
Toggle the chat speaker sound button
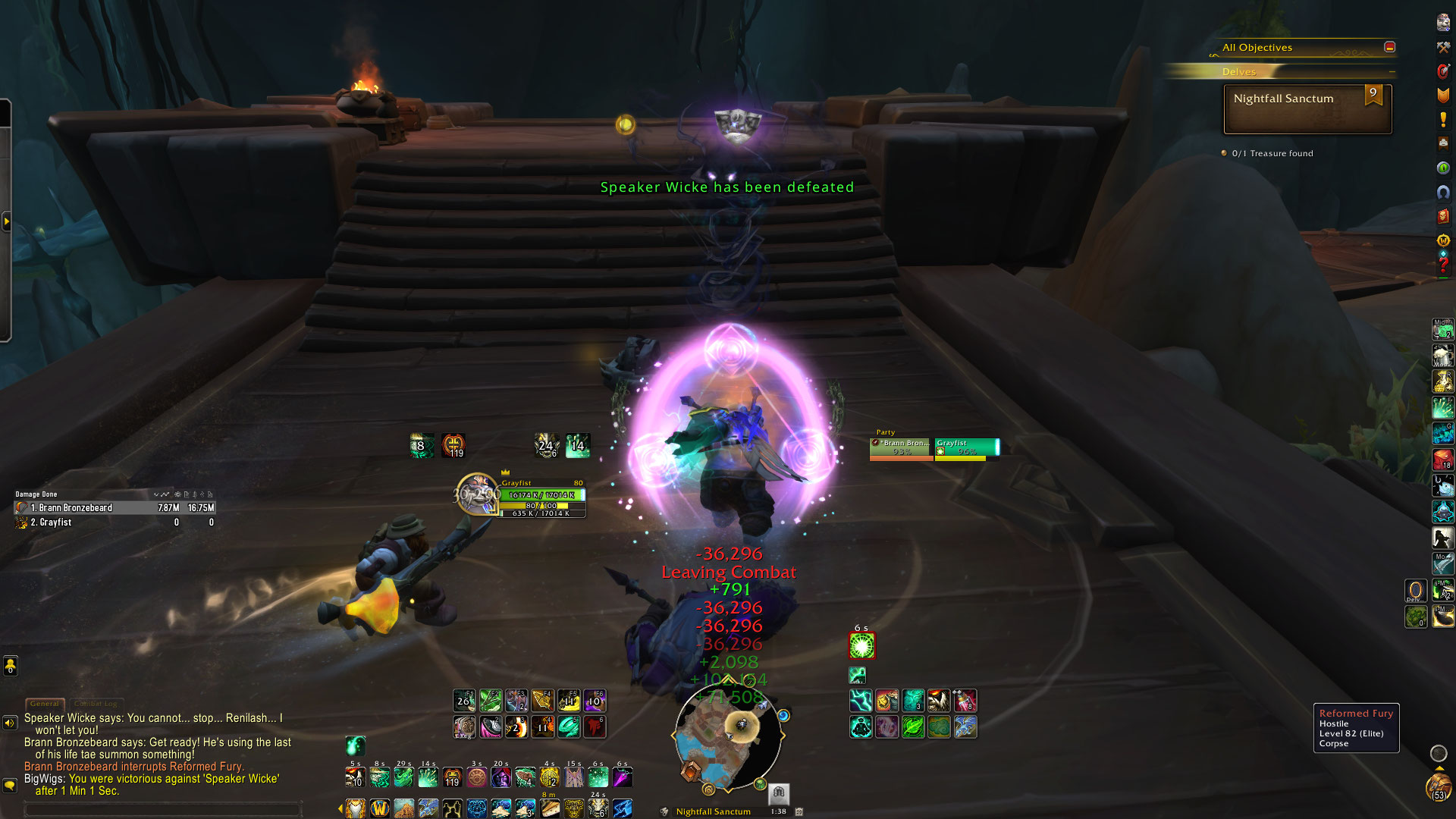point(10,723)
